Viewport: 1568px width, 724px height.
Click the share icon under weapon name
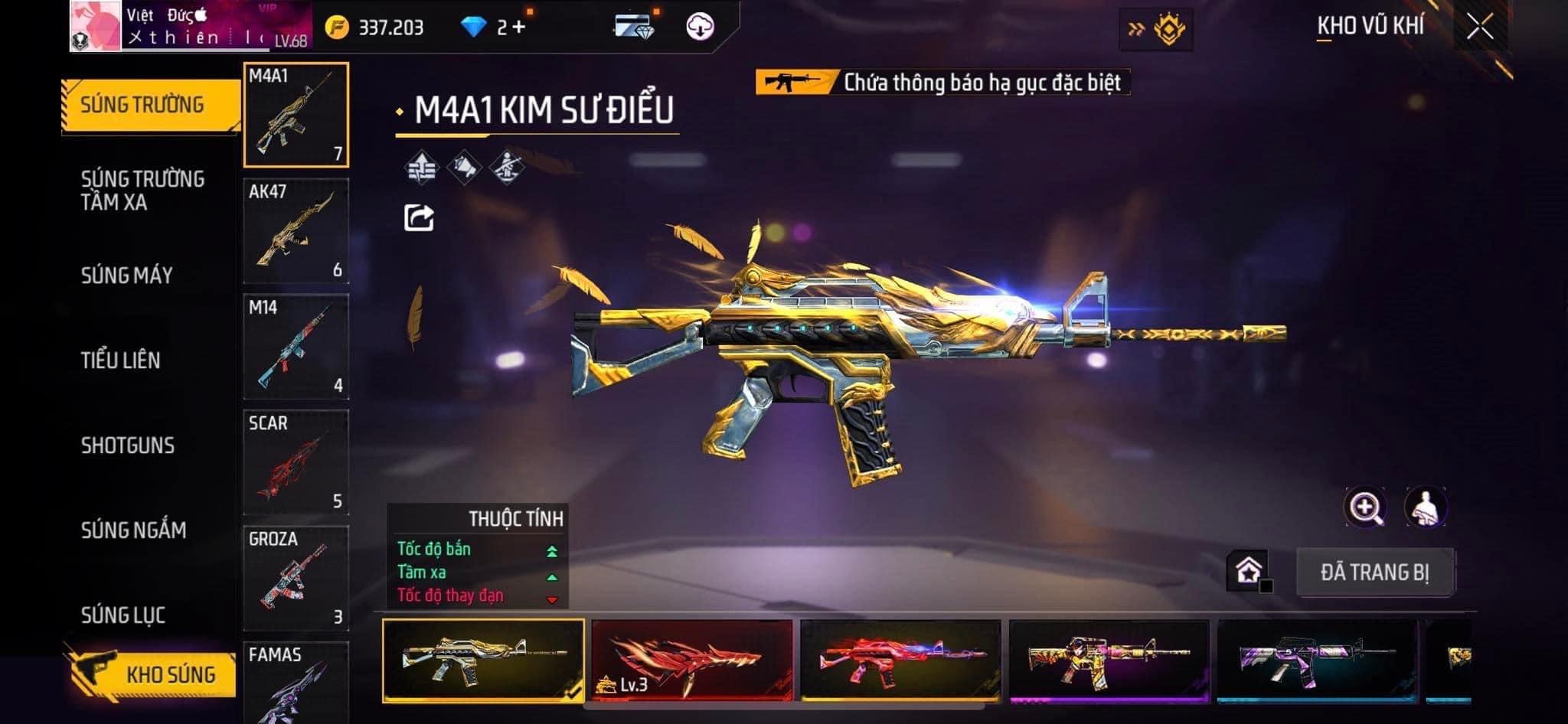click(419, 218)
